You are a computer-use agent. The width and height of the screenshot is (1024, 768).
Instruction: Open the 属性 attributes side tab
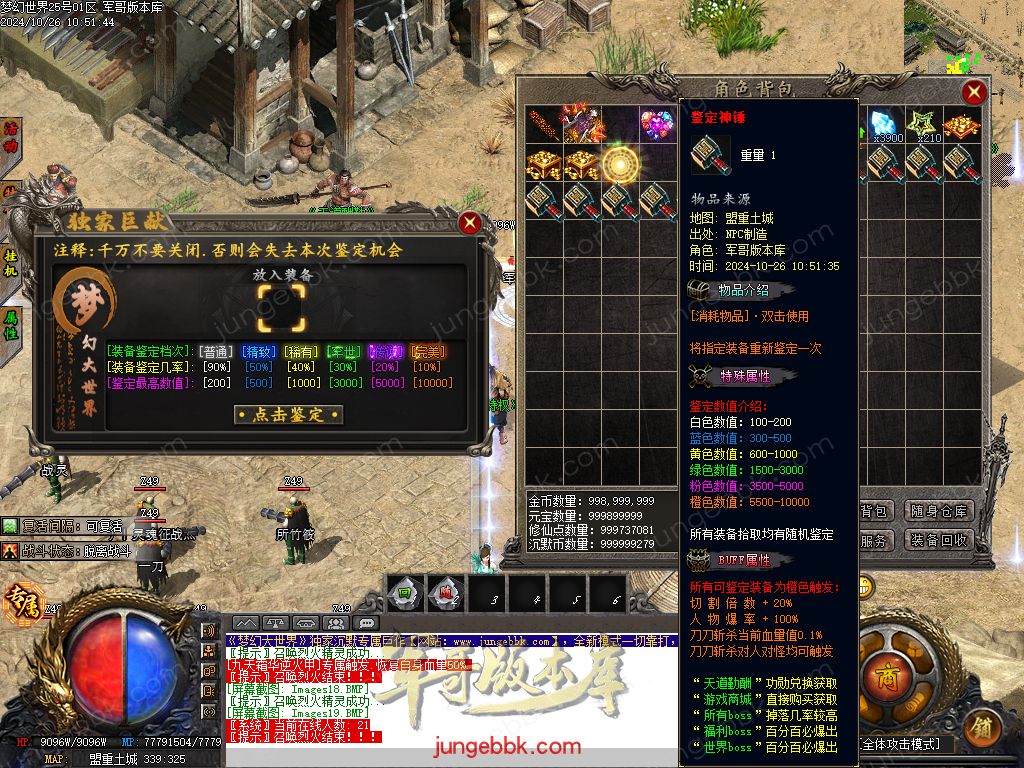[11, 326]
